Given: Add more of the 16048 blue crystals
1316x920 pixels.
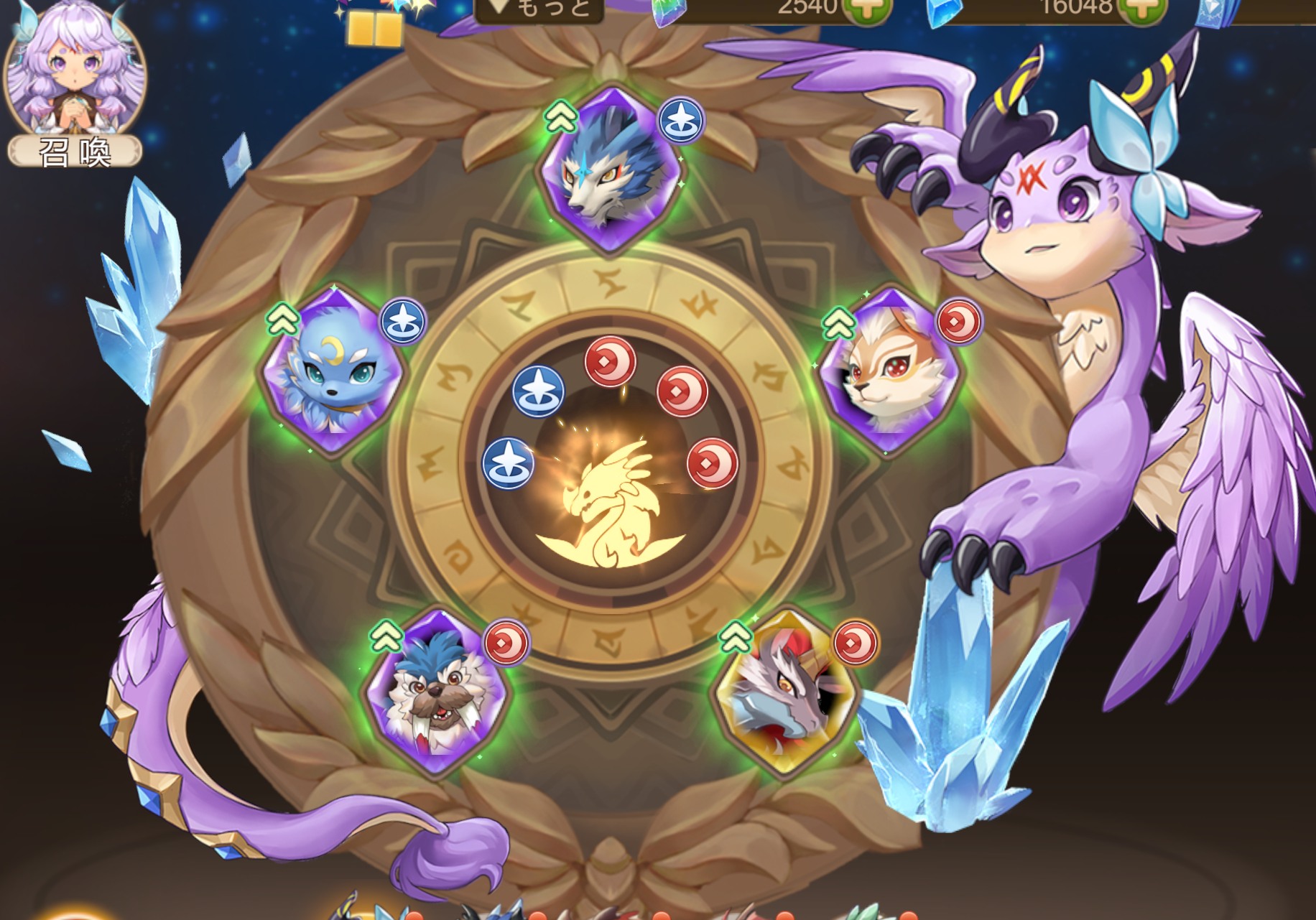Looking at the screenshot, I should [1142, 10].
